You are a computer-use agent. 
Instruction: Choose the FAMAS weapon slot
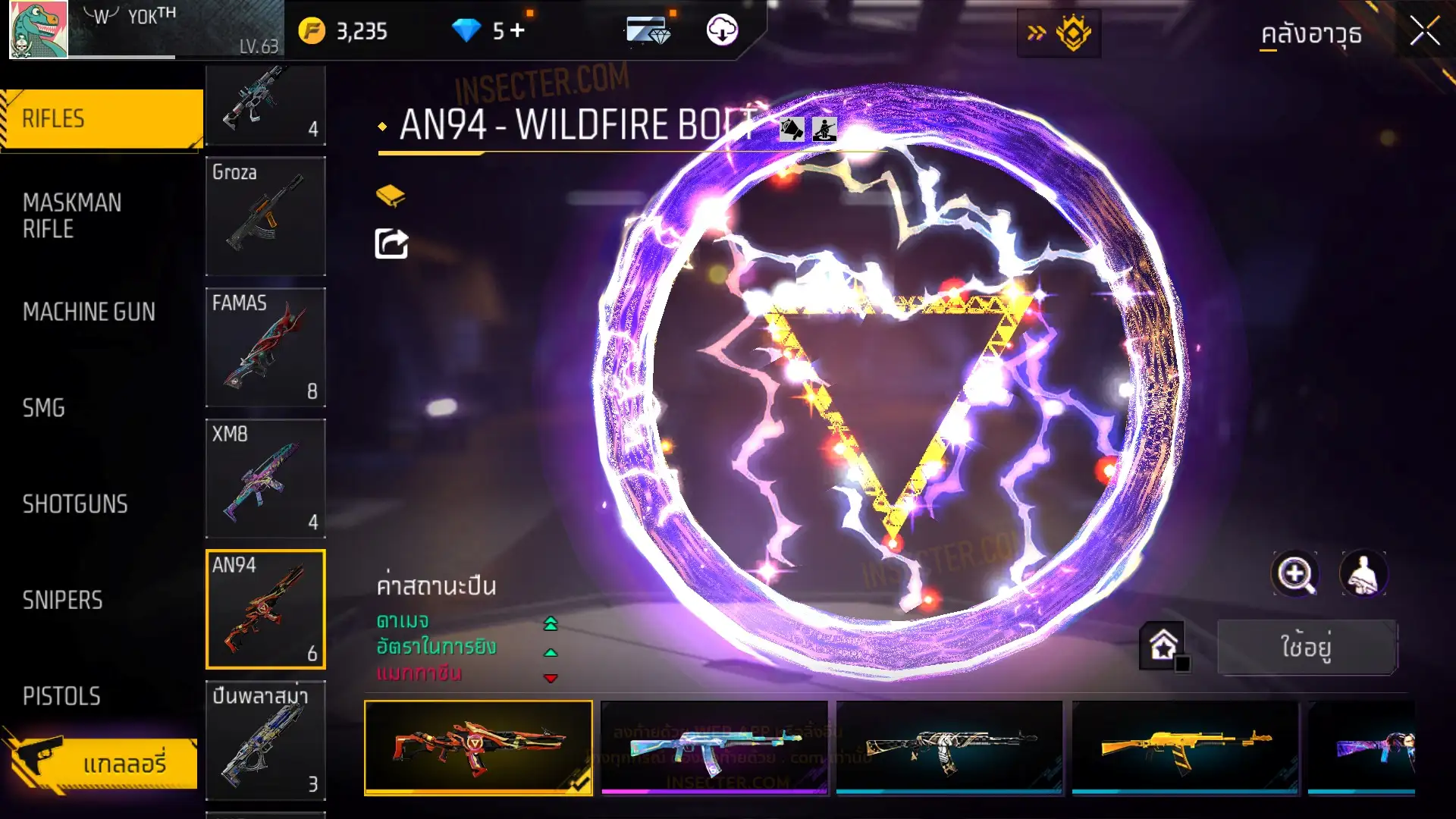265,347
